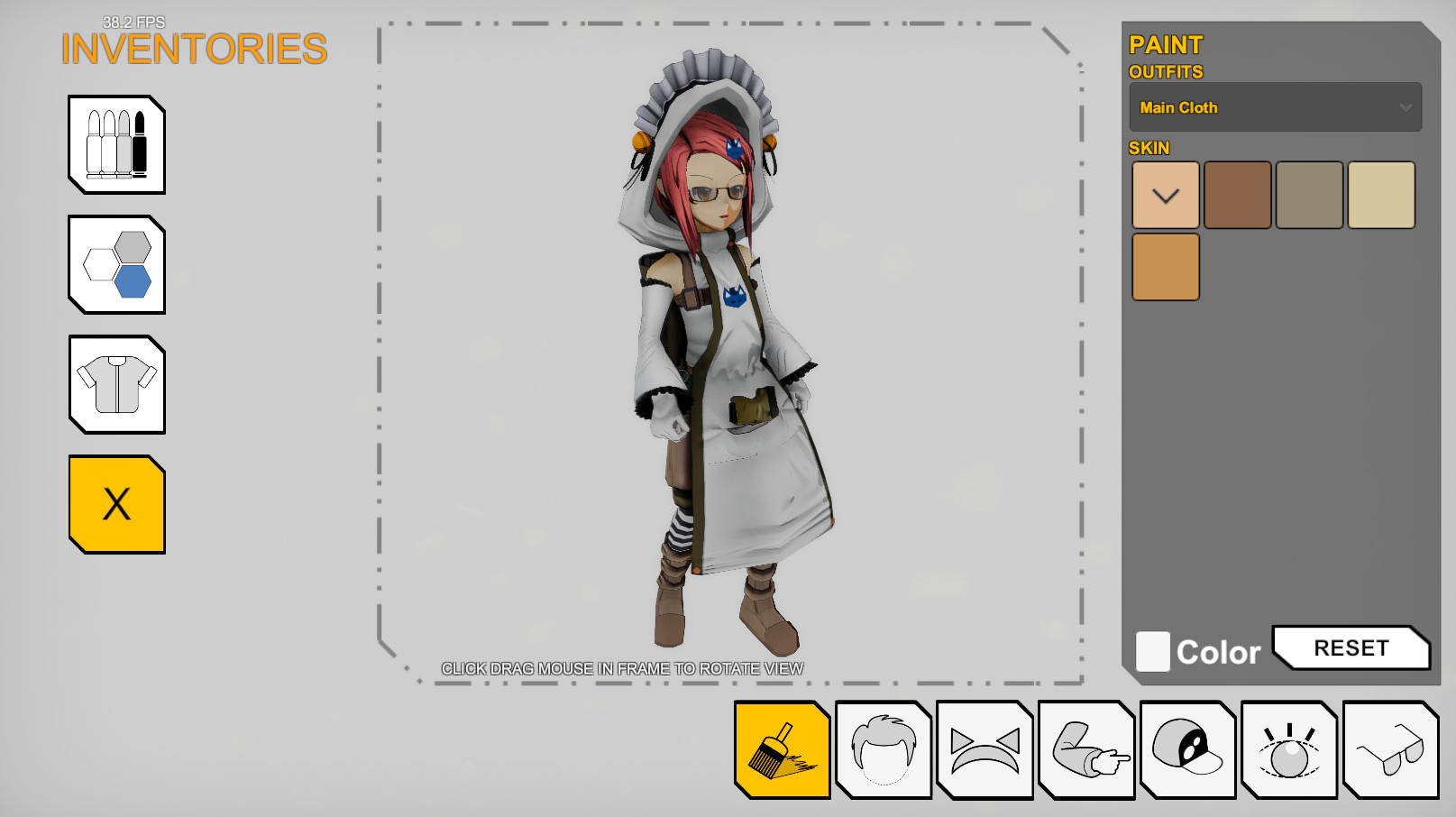
Task: Toggle the currently selected light skin tone
Action: (1165, 195)
